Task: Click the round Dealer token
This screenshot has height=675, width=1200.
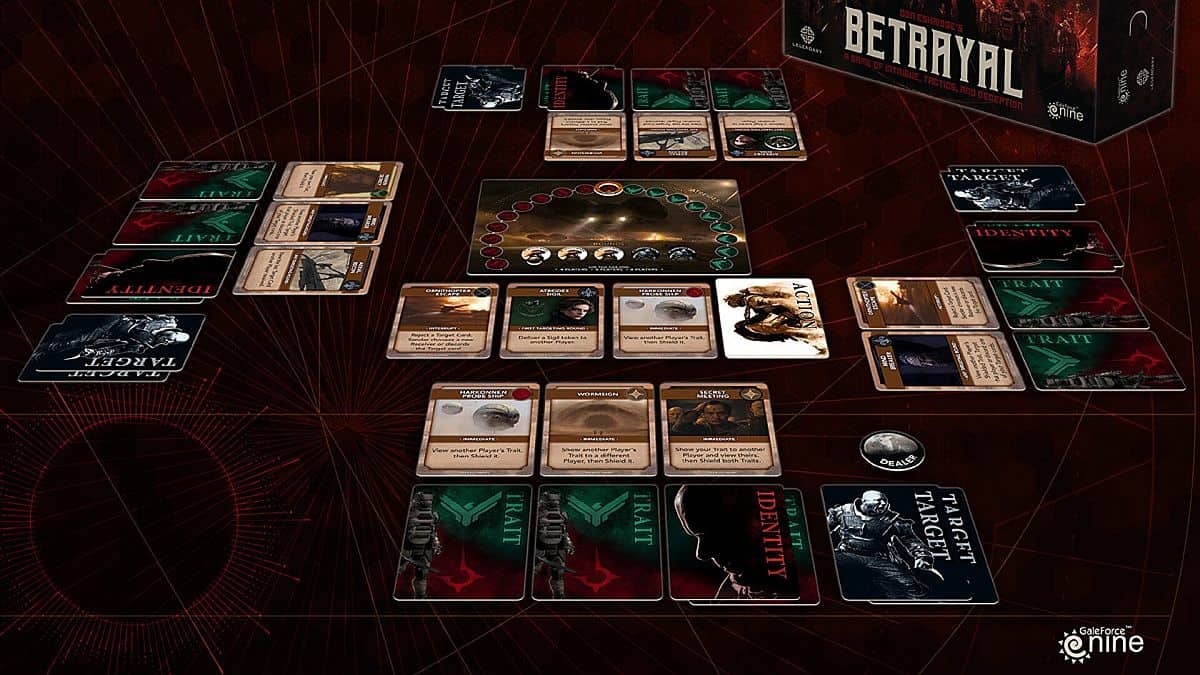Action: point(891,449)
